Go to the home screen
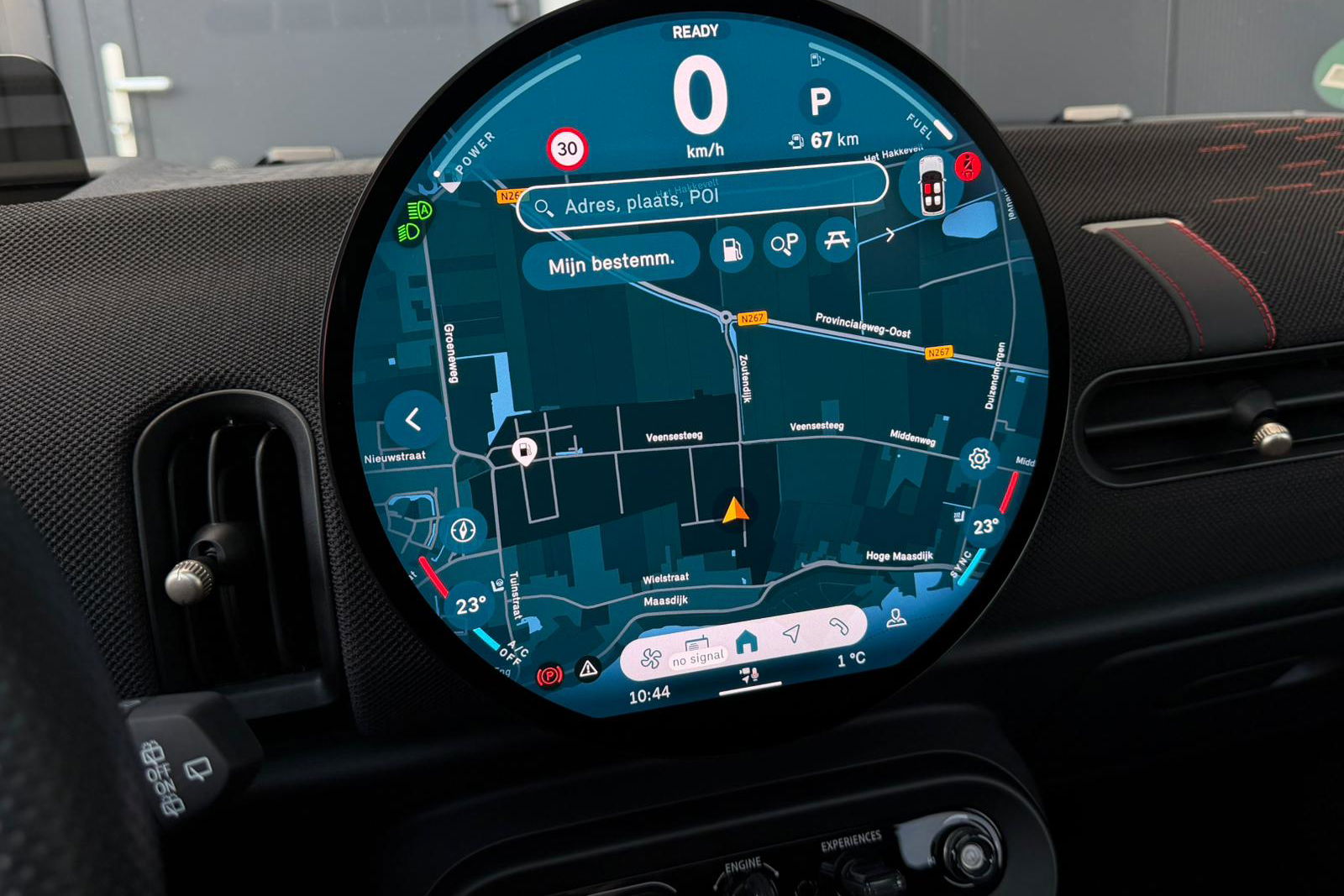Screen dimensions: 1344x896 (746, 642)
